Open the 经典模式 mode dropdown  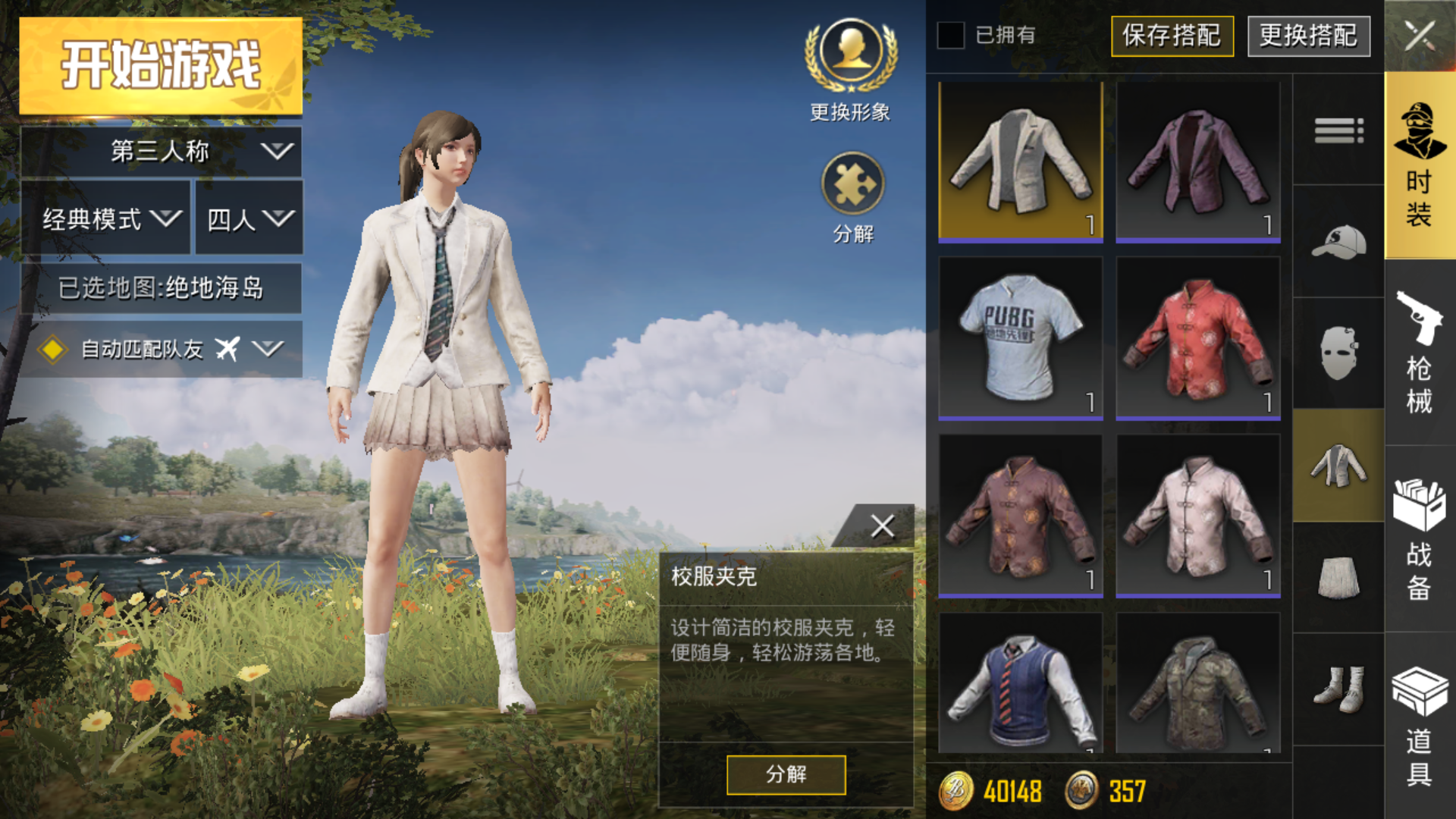(x=106, y=218)
